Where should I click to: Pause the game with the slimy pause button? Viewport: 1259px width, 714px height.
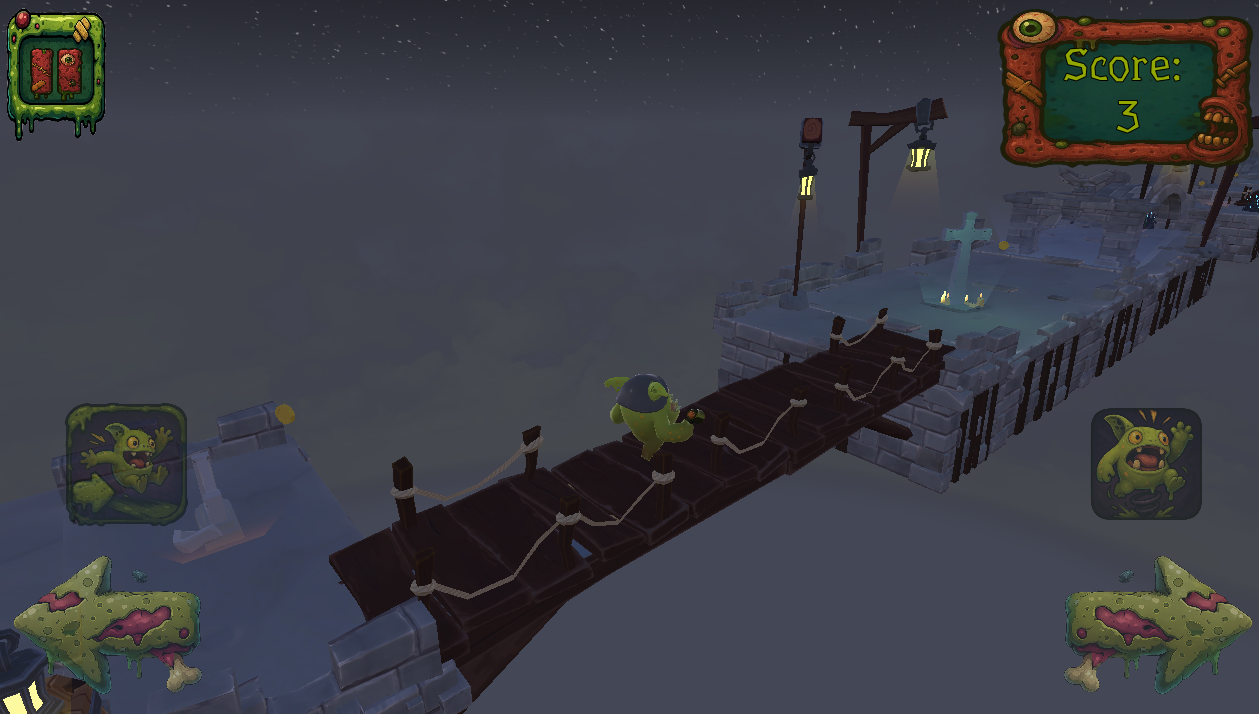point(56,71)
